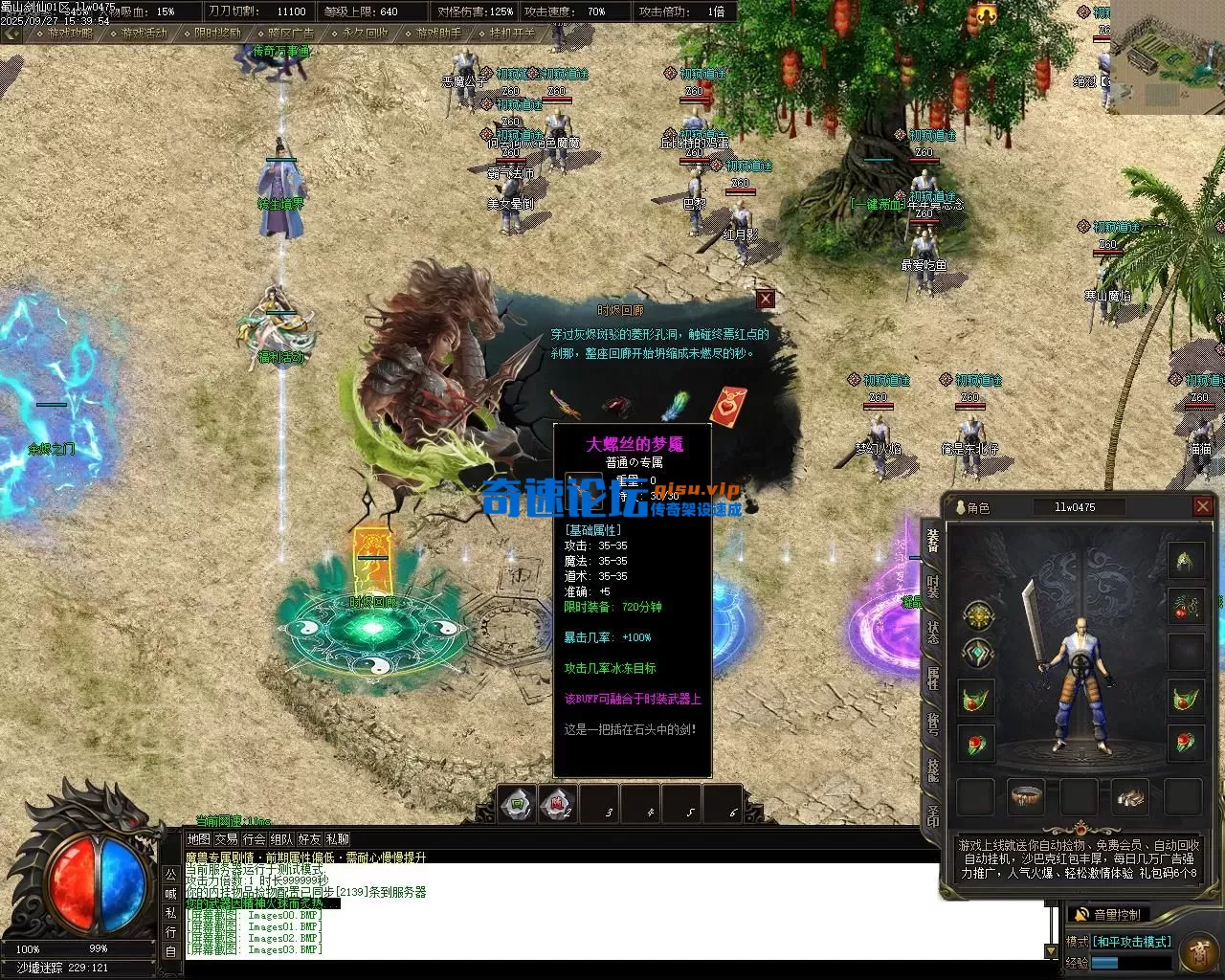Switch to the 状态 status tab
Image resolution: width=1225 pixels, height=980 pixels.
[x=932, y=633]
